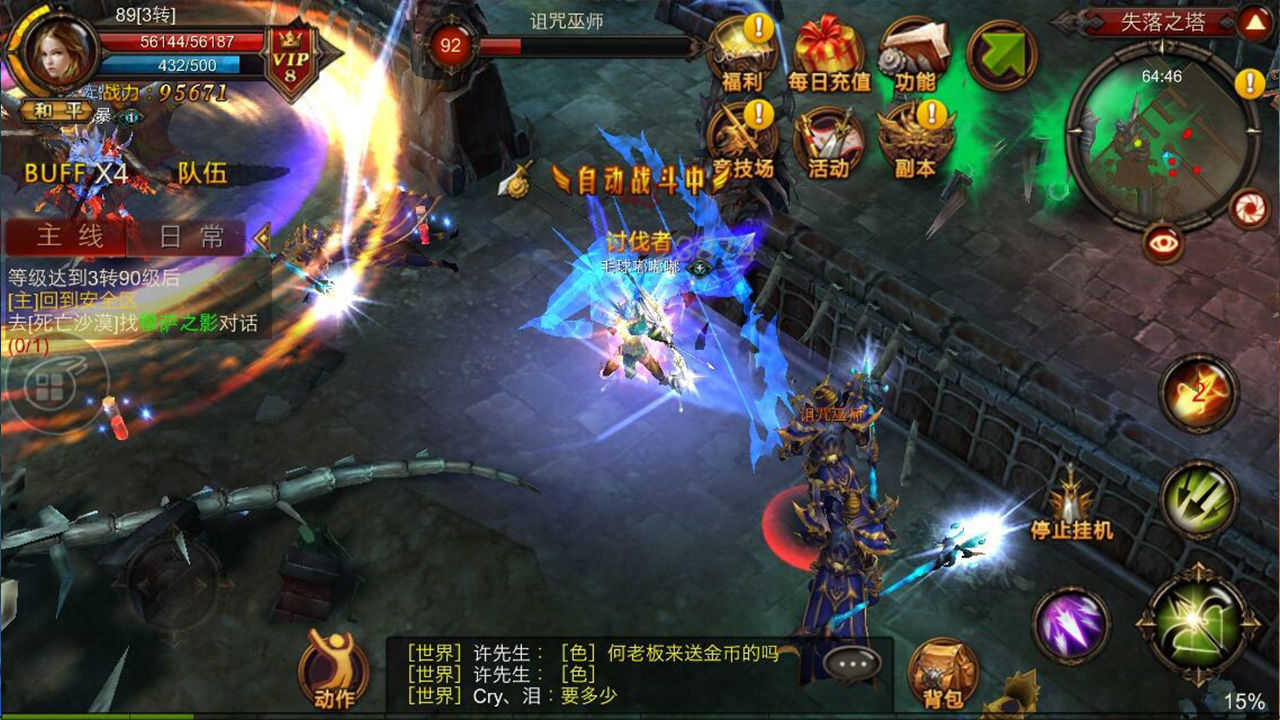Image resolution: width=1280 pixels, height=720 pixels.
Task: Tap the 动作 emote action icon
Action: tap(333, 670)
